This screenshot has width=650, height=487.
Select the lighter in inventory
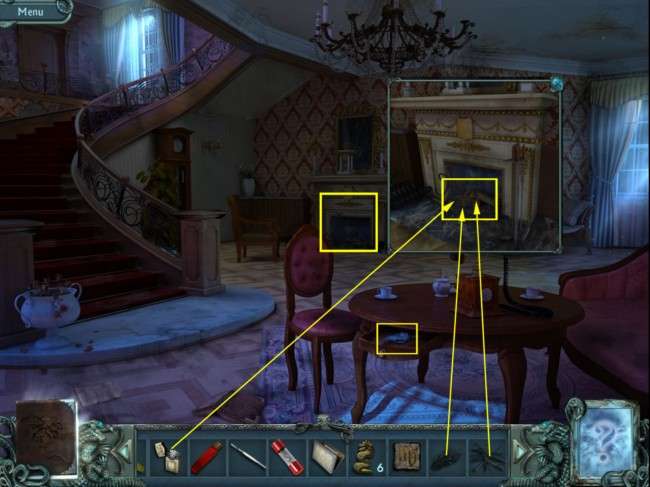click(165, 456)
